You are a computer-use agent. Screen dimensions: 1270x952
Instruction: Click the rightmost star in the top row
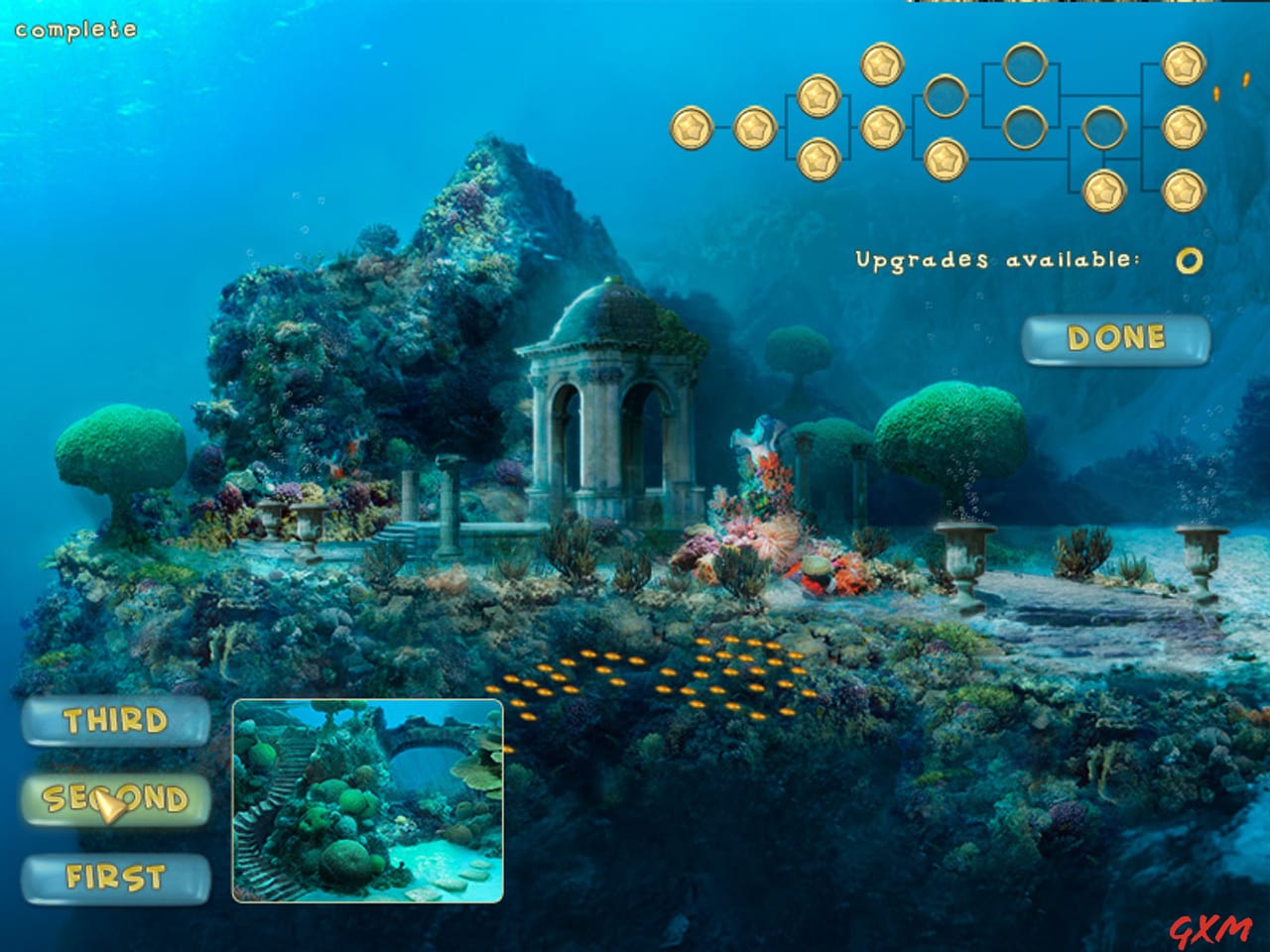(x=1184, y=65)
